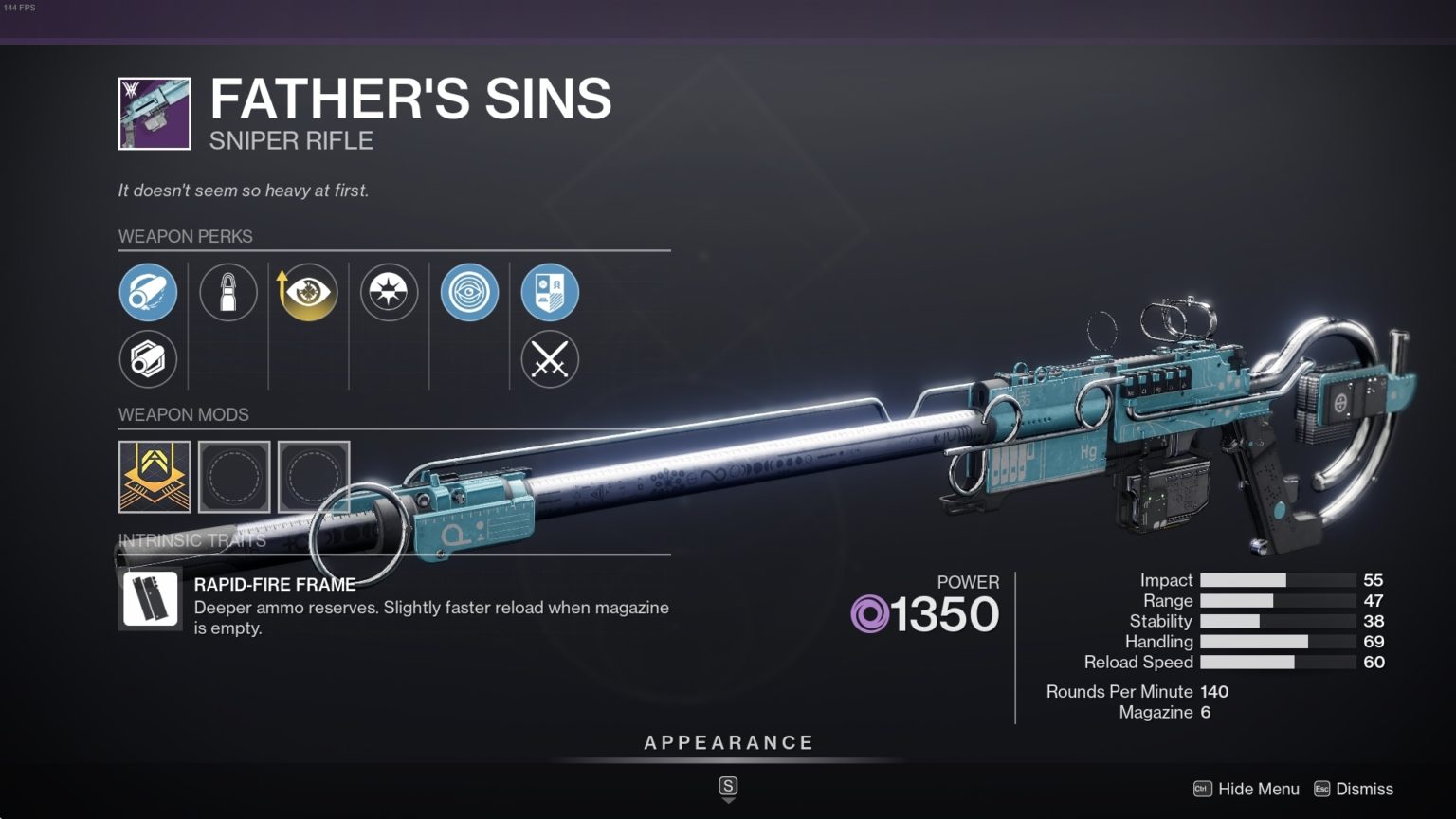This screenshot has width=1456, height=819.
Task: Inspect the golden eye enhanced perk
Action: coord(308,292)
